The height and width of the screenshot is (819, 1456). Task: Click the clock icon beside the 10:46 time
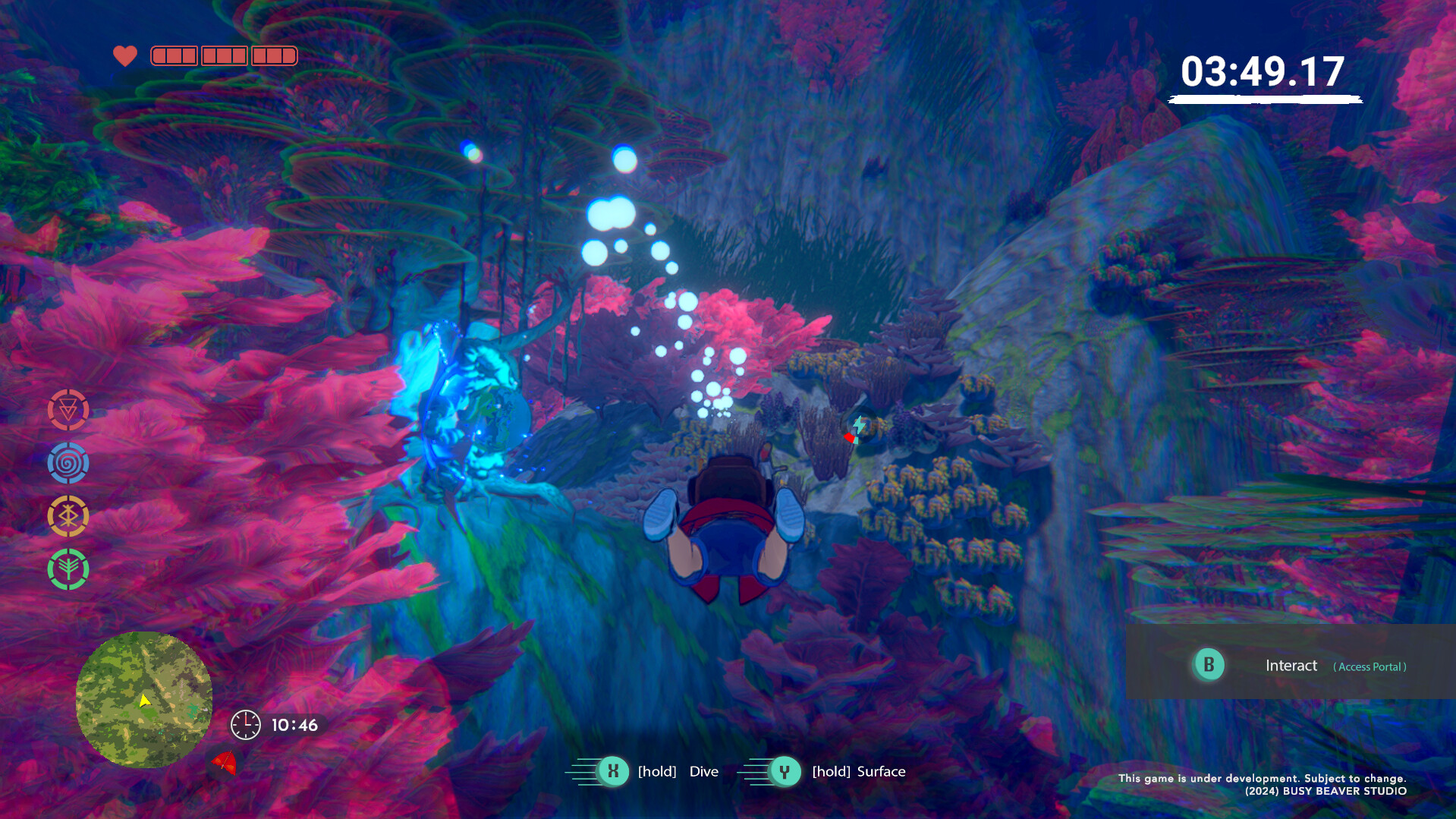click(245, 725)
